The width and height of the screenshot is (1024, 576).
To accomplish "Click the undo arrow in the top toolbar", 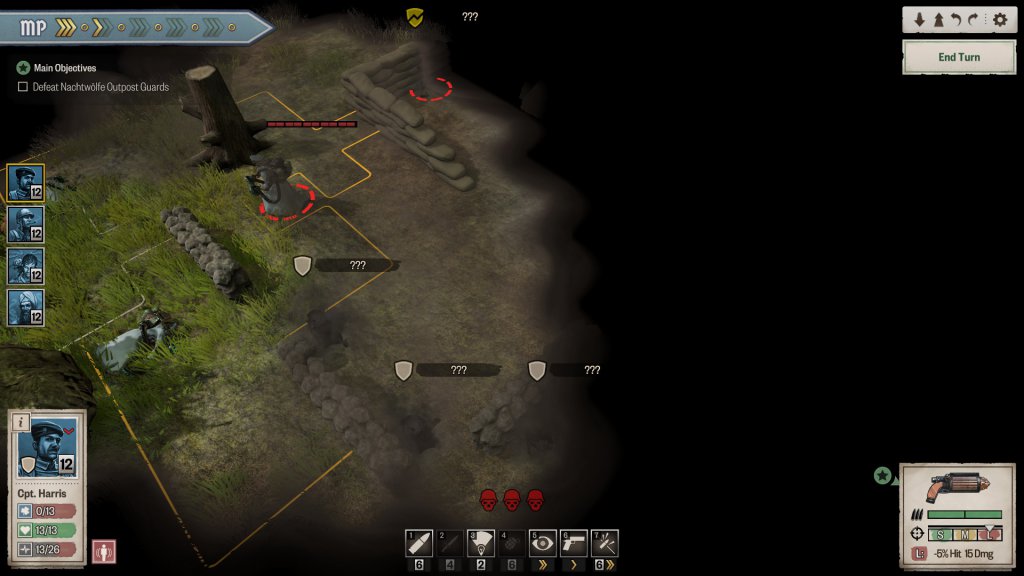I will 958,20.
